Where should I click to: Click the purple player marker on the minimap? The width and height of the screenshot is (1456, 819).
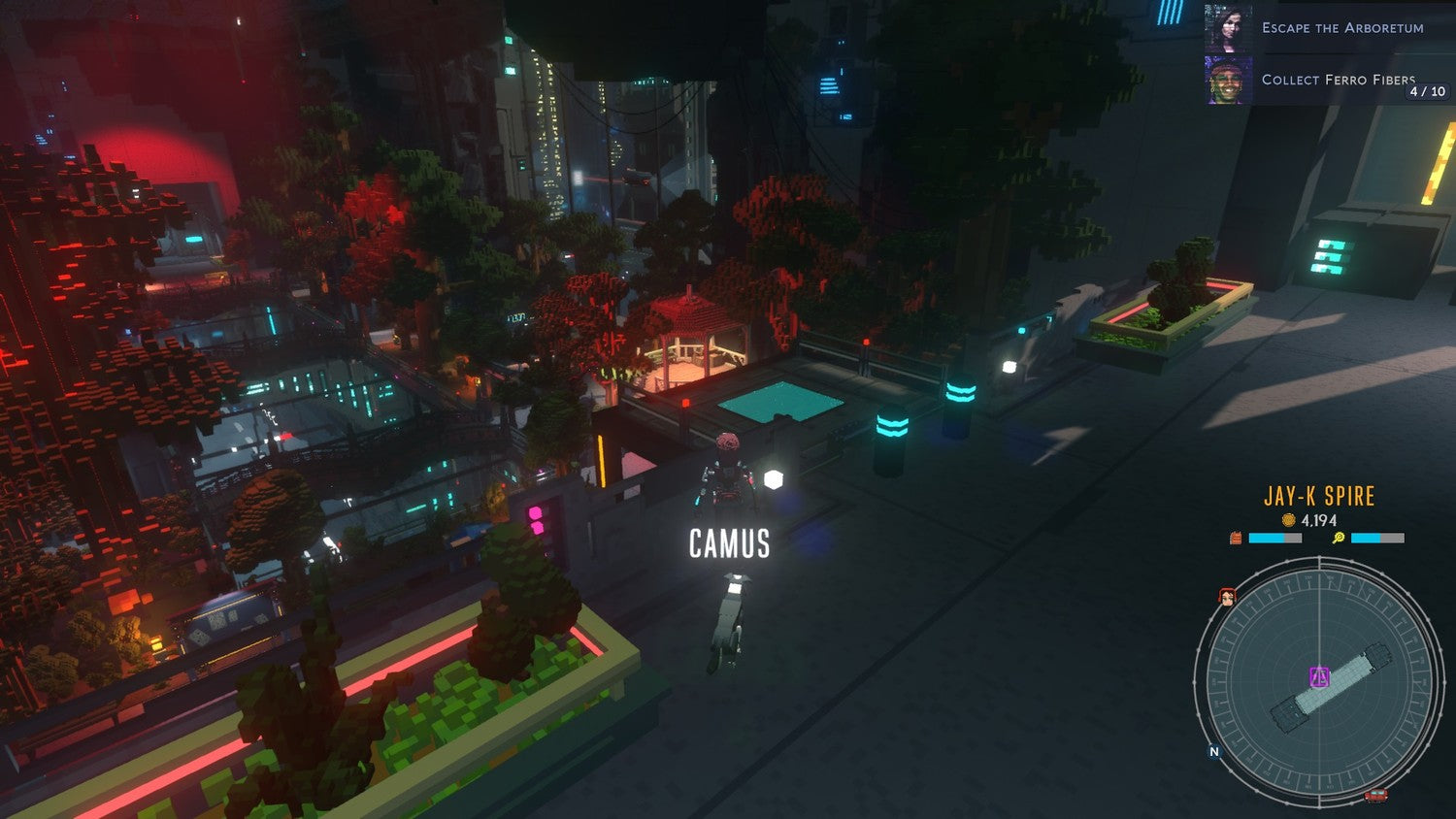tap(1319, 676)
